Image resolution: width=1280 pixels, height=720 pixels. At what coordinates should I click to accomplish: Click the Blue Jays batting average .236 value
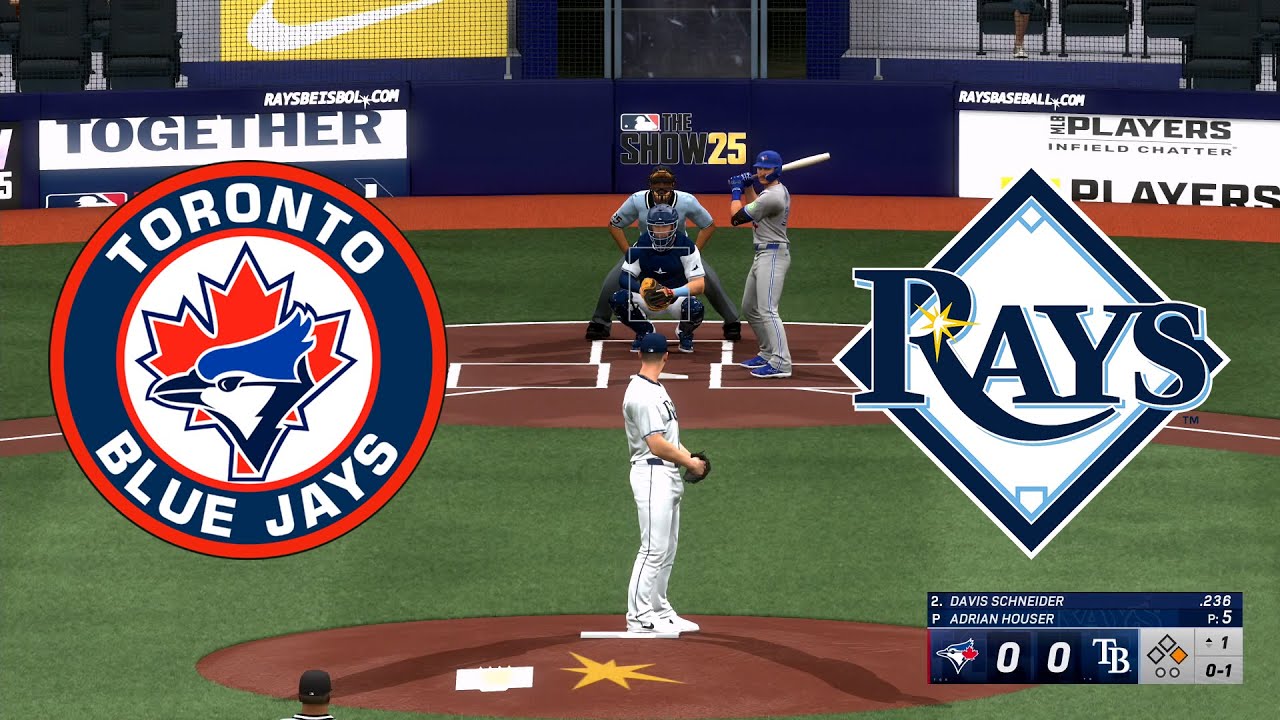[x=1218, y=600]
